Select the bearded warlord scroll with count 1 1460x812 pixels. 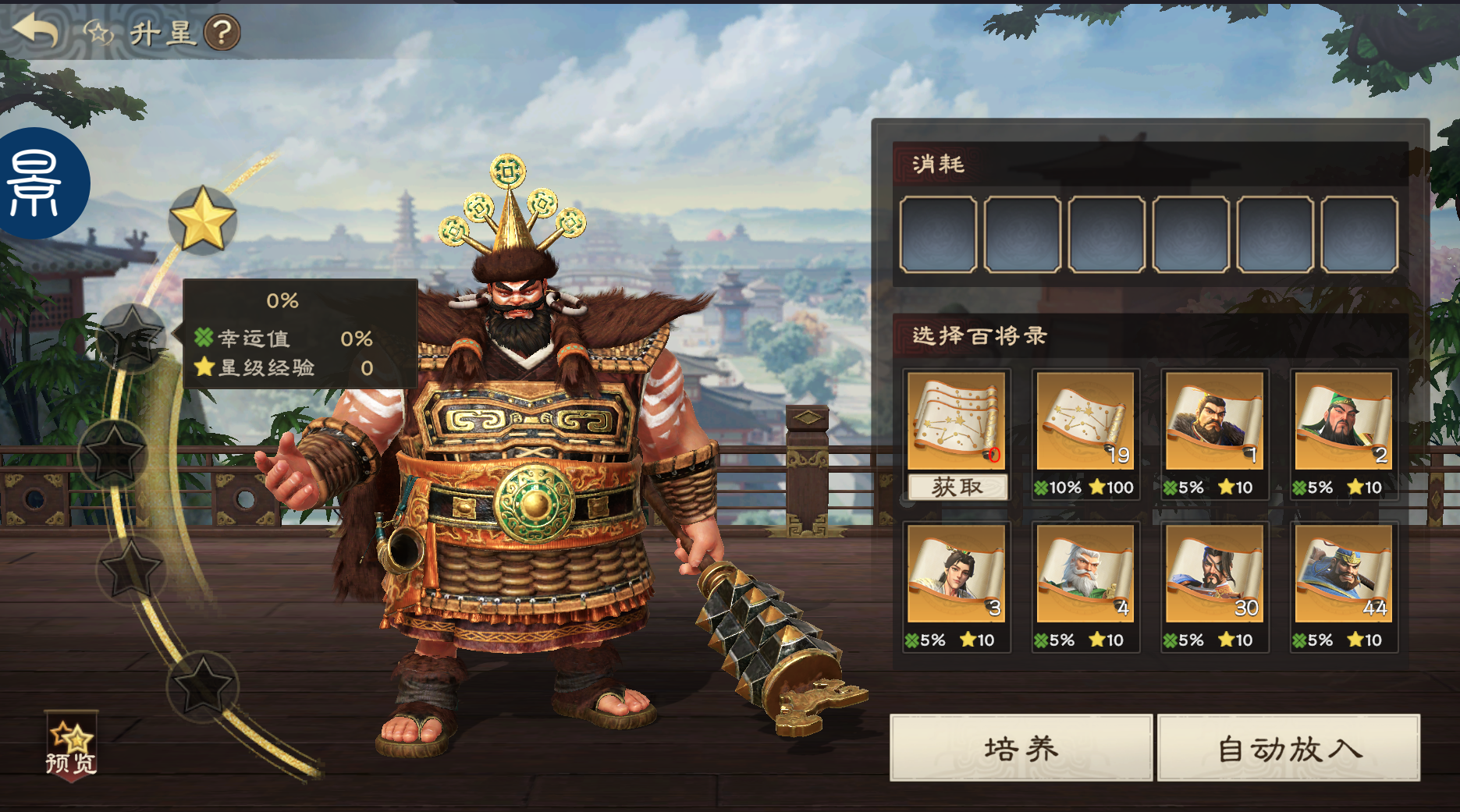(x=1215, y=421)
